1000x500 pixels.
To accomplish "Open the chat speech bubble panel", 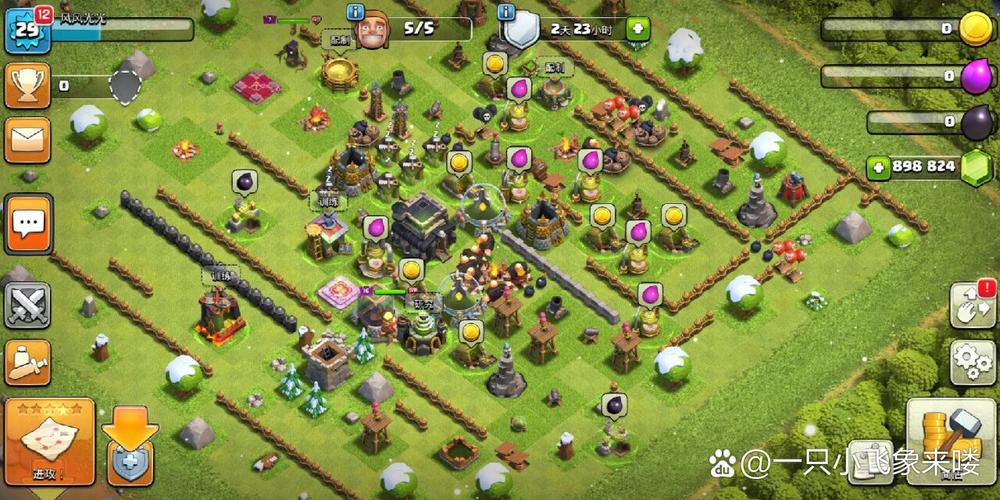I will [27, 224].
